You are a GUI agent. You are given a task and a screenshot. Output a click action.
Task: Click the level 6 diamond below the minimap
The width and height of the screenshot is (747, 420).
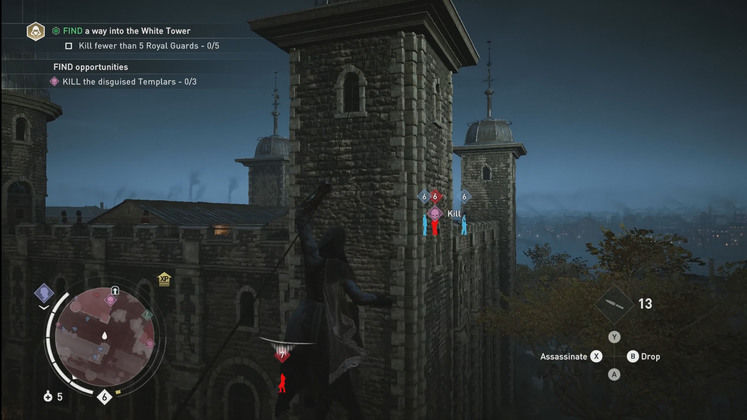105,397
